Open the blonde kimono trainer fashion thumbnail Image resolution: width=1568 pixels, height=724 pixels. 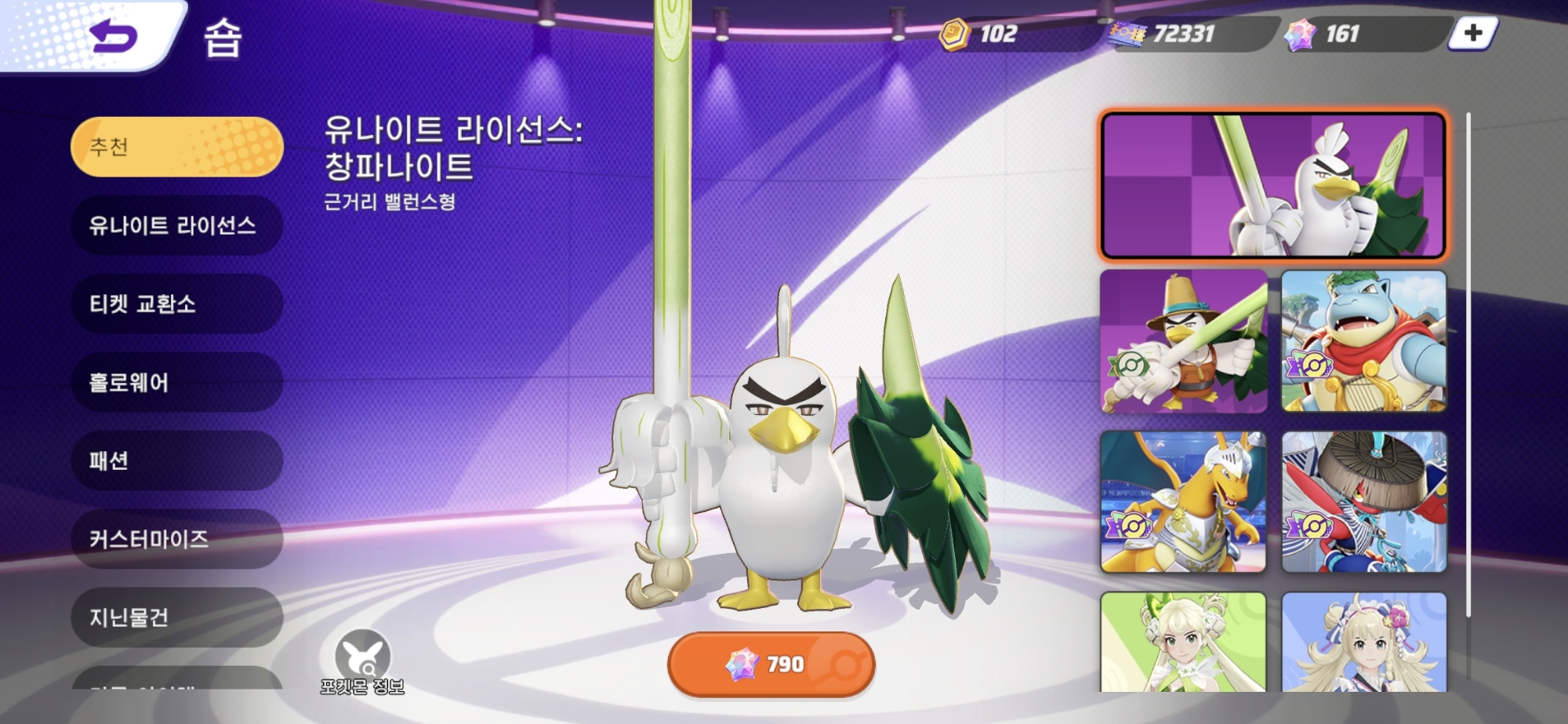click(x=1364, y=642)
